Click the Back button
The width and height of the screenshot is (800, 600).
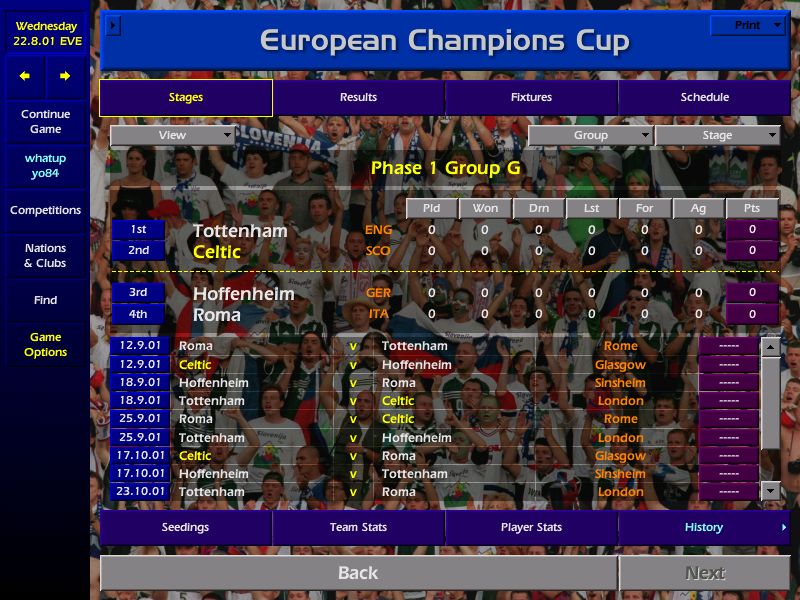tap(358, 573)
